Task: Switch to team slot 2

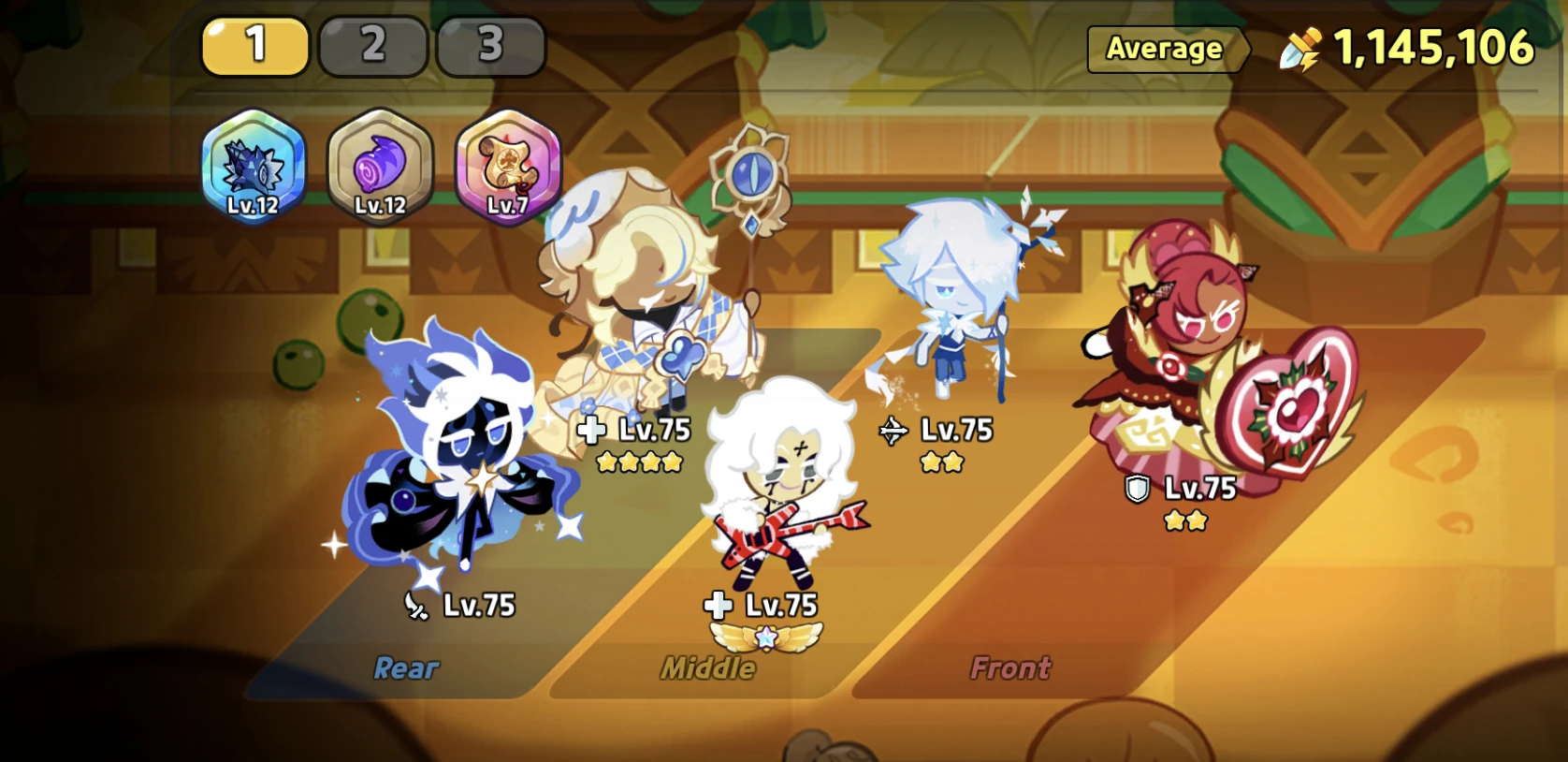Action: [373, 45]
